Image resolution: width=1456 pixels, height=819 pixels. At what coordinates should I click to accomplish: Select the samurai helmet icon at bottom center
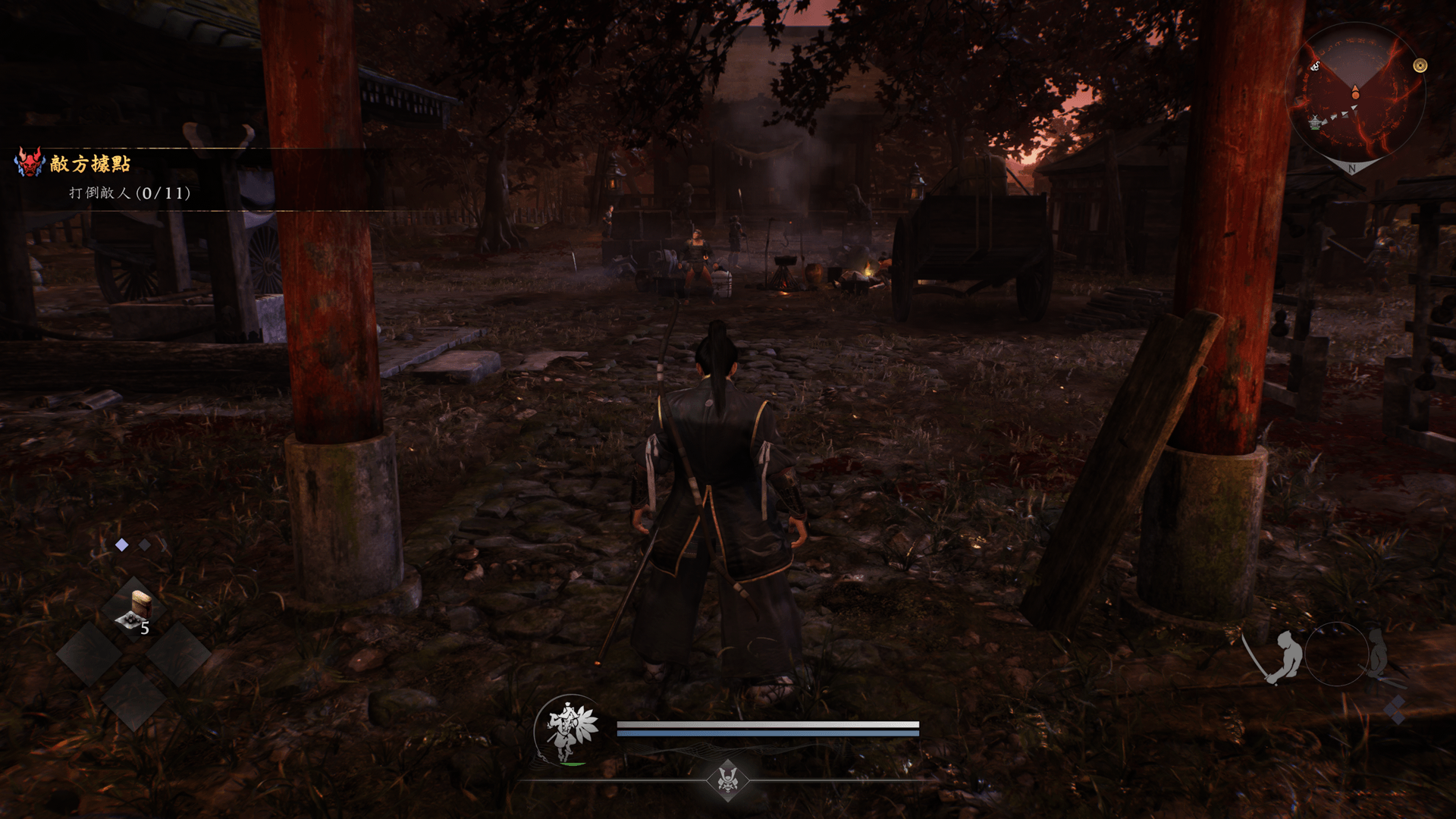728,779
